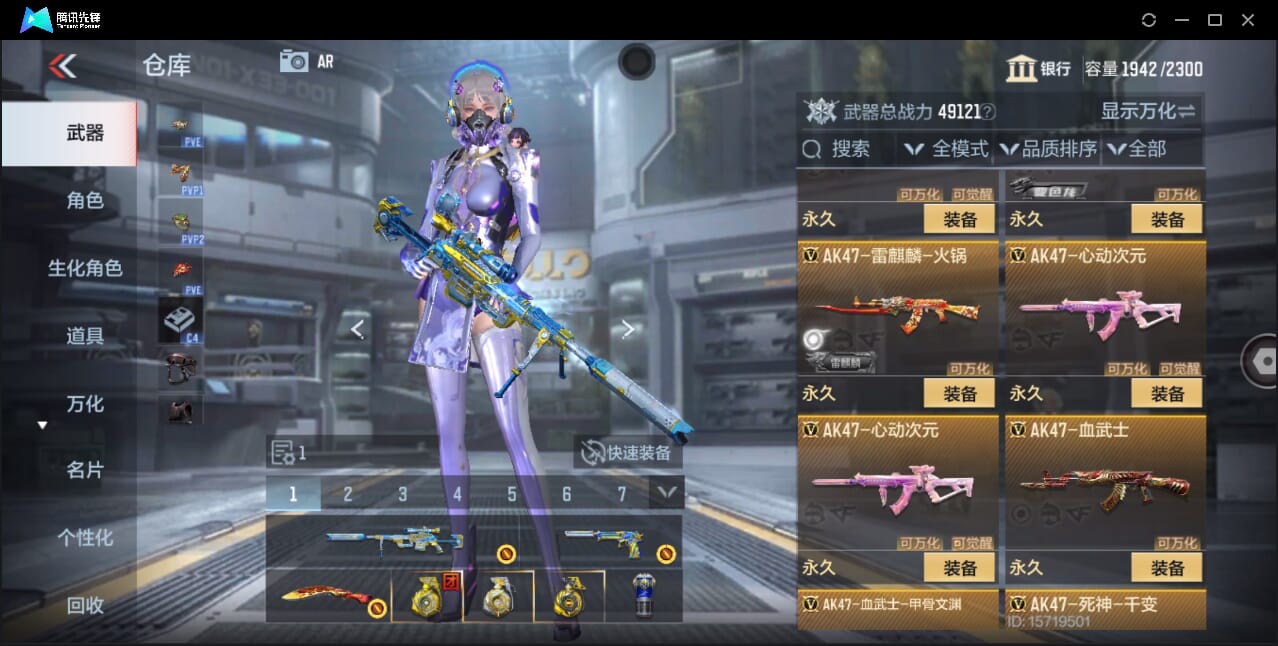Open the AR camera view

pos(307,61)
